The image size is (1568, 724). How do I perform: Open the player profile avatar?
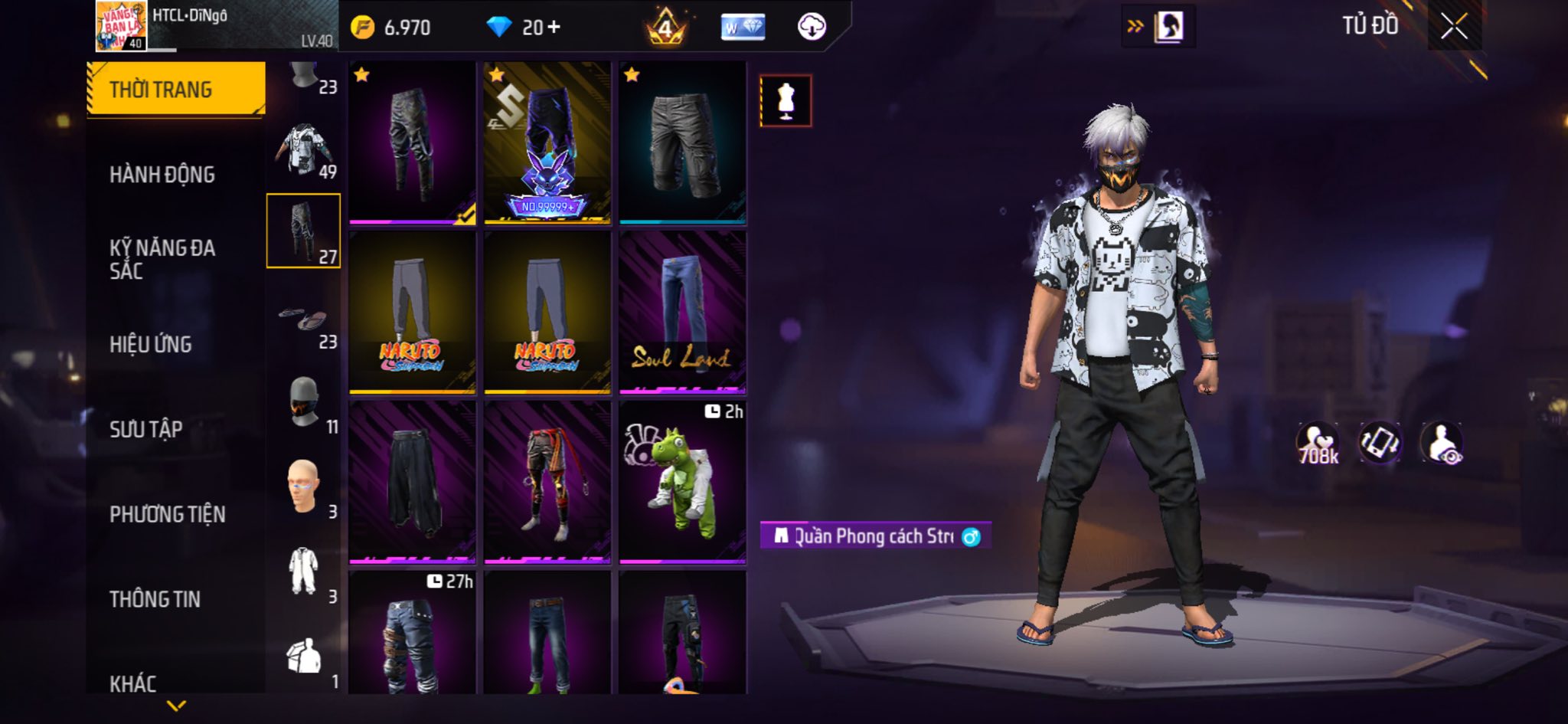(x=121, y=26)
